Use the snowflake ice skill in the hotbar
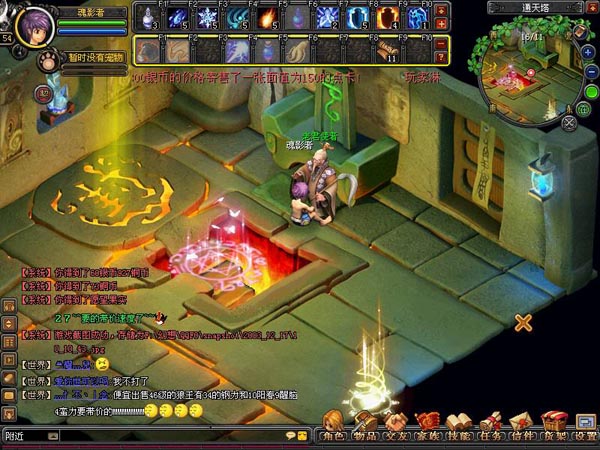600x450 pixels. coord(207,17)
